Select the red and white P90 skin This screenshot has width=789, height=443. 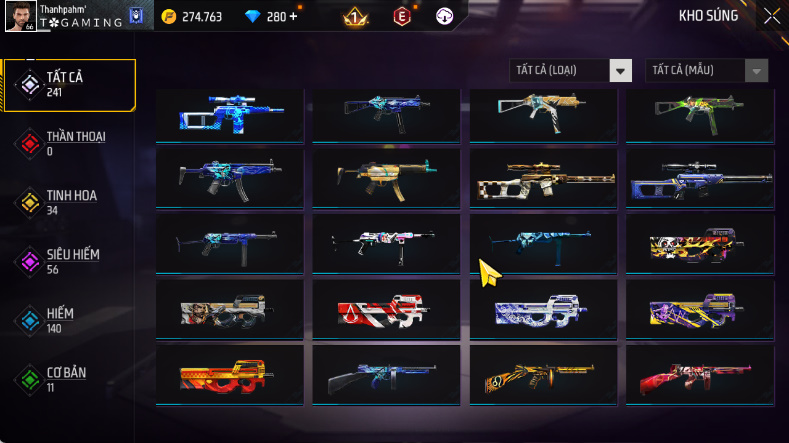386,310
